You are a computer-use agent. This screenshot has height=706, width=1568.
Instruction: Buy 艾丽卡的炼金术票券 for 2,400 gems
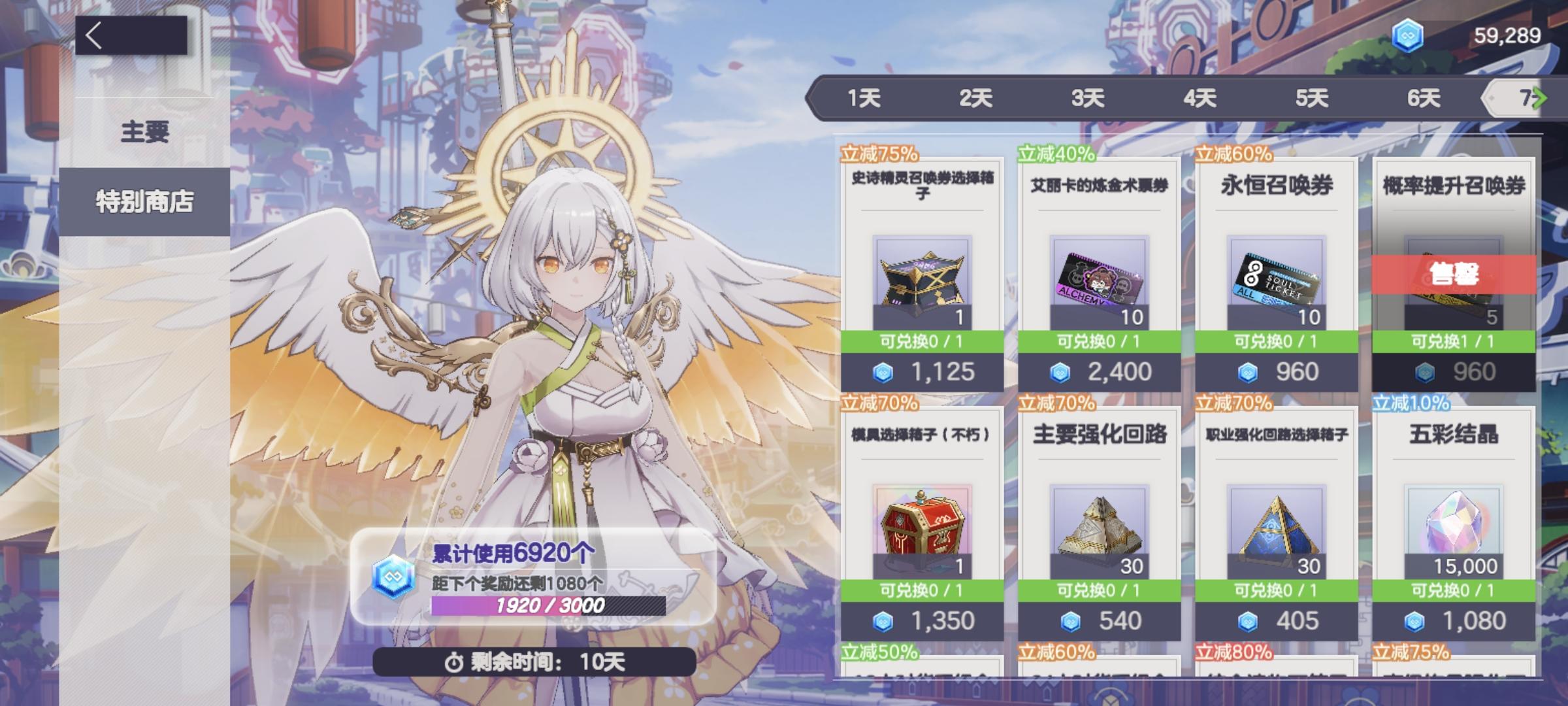[1096, 372]
